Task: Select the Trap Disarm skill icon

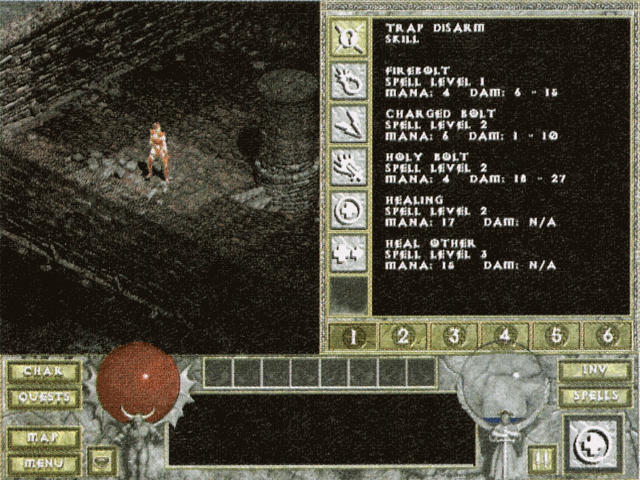Action: [349, 36]
